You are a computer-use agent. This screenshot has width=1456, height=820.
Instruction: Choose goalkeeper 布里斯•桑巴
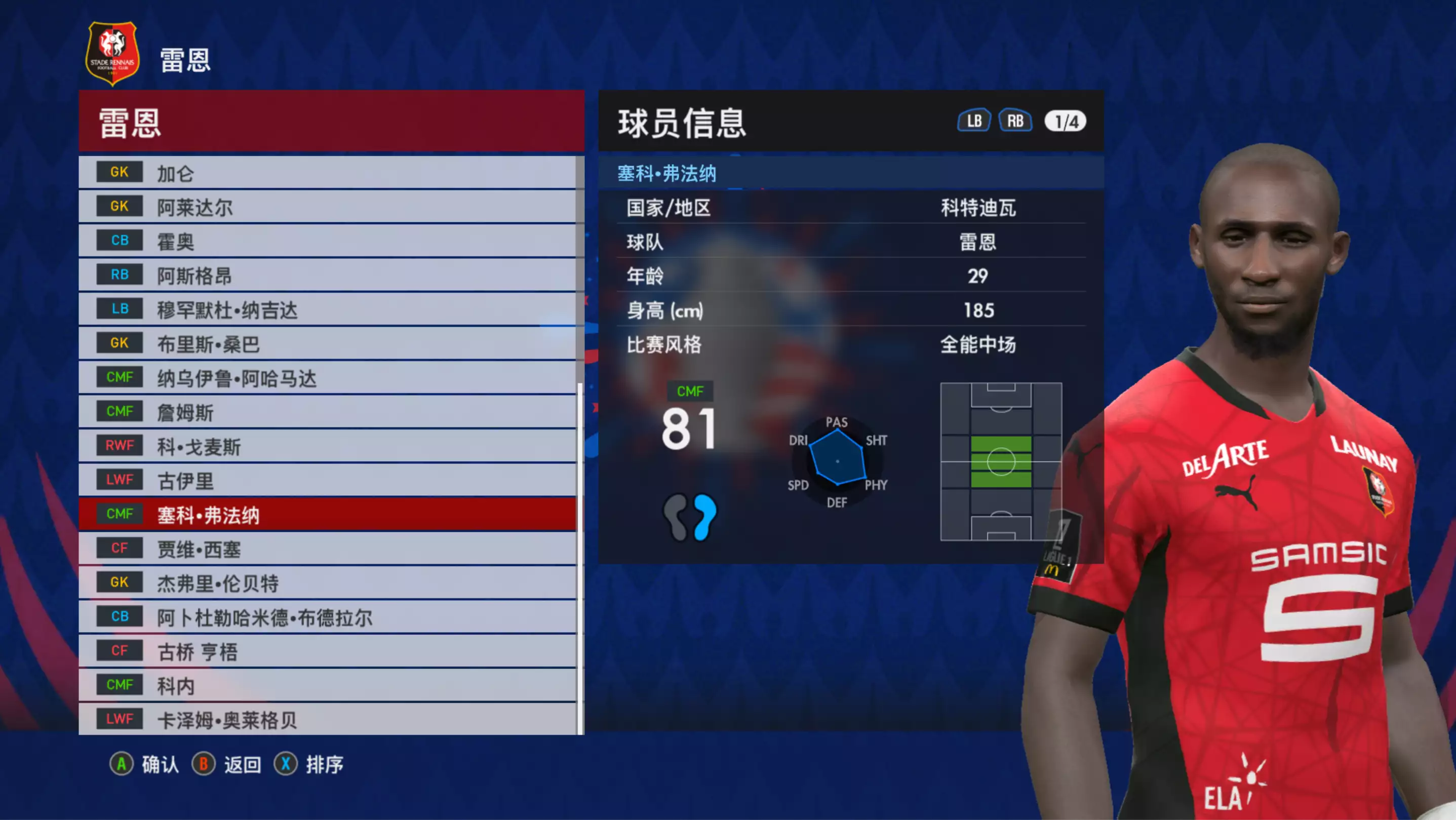(x=328, y=343)
